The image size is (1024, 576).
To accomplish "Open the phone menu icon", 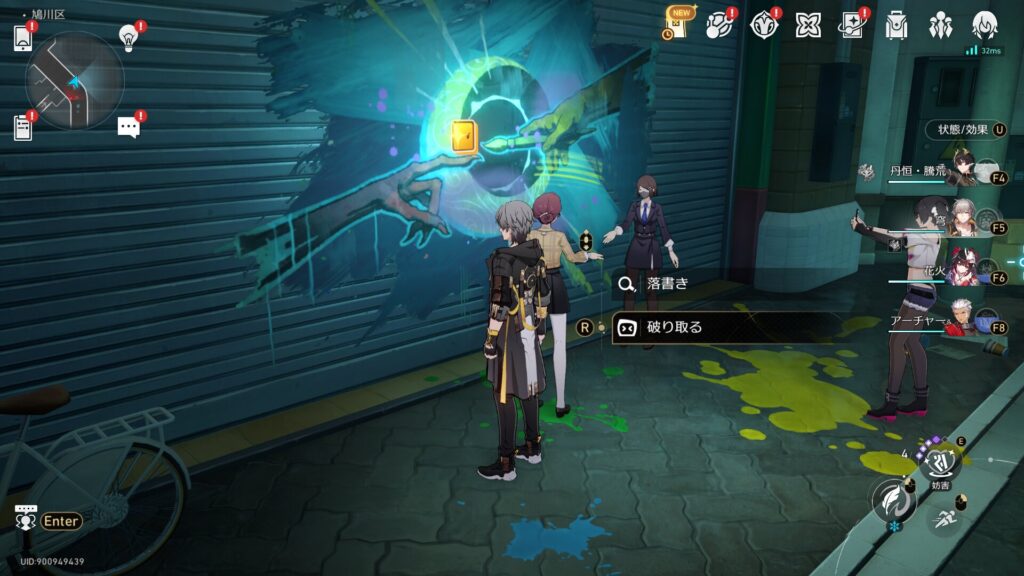I will coord(24,38).
